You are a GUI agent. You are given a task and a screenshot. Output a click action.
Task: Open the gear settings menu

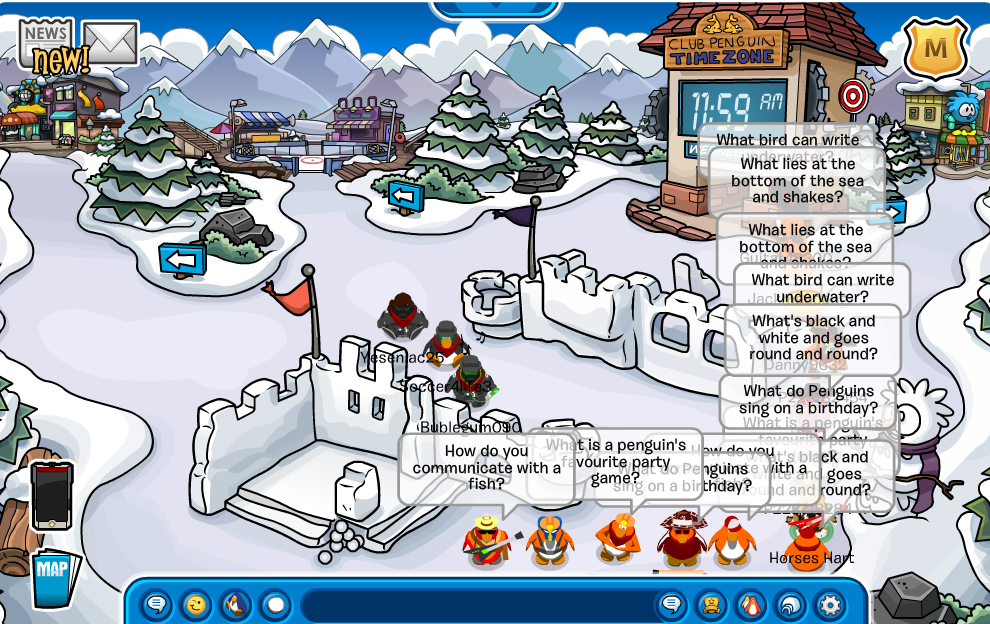(830, 605)
